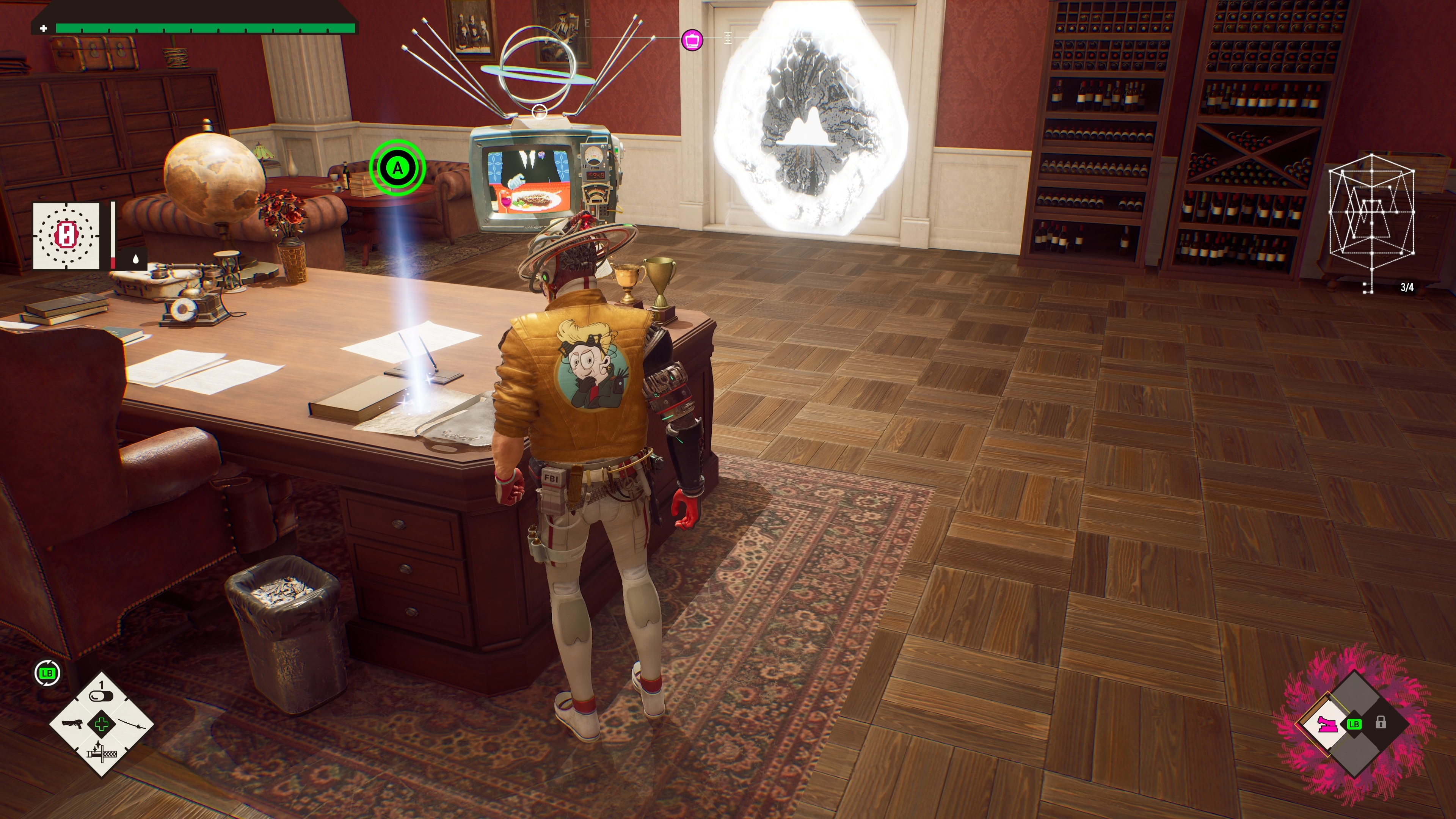
Task: Select the red emblem power panel
Action: pos(66,235)
